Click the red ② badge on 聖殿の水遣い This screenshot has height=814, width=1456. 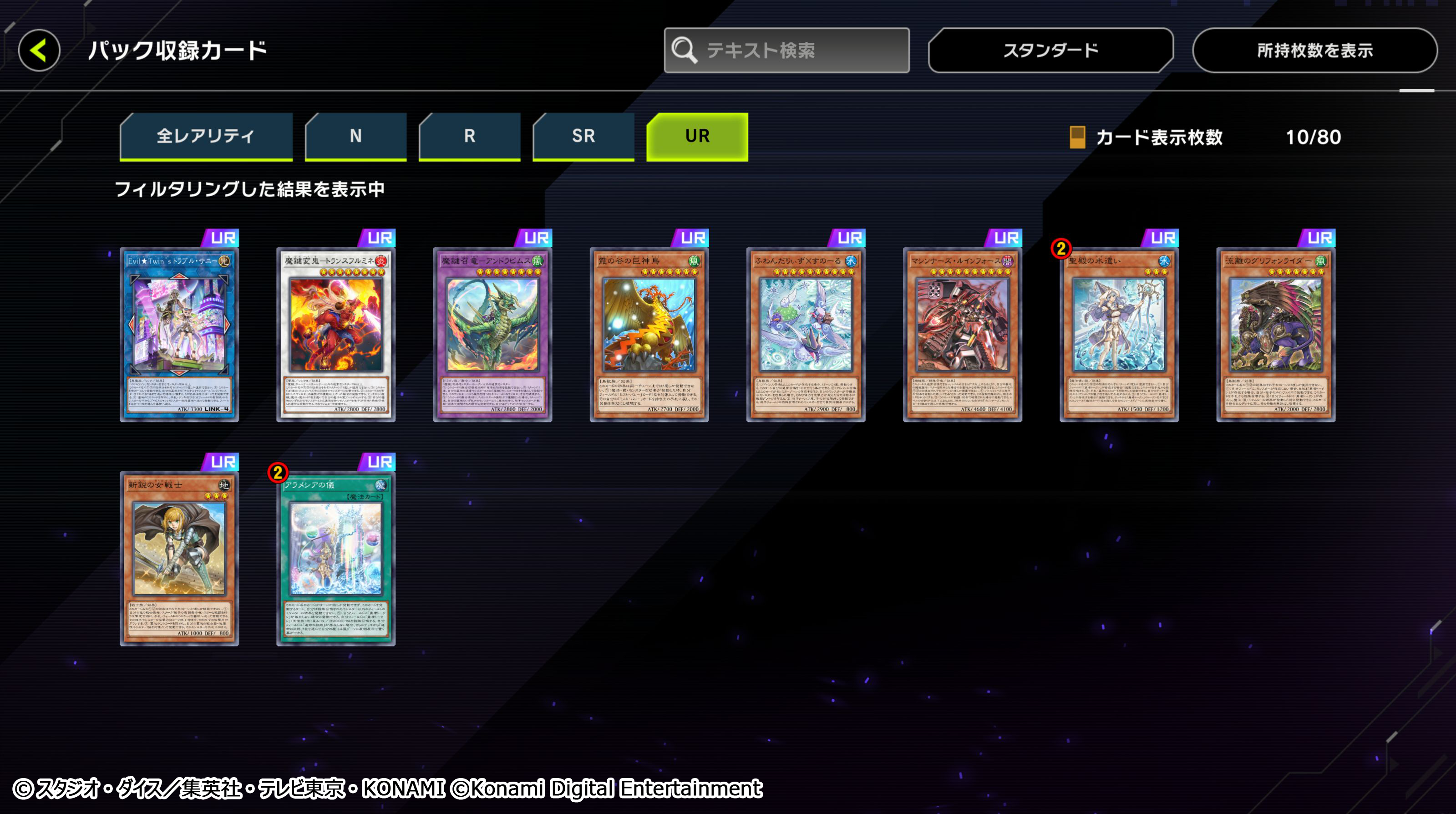click(x=1062, y=247)
